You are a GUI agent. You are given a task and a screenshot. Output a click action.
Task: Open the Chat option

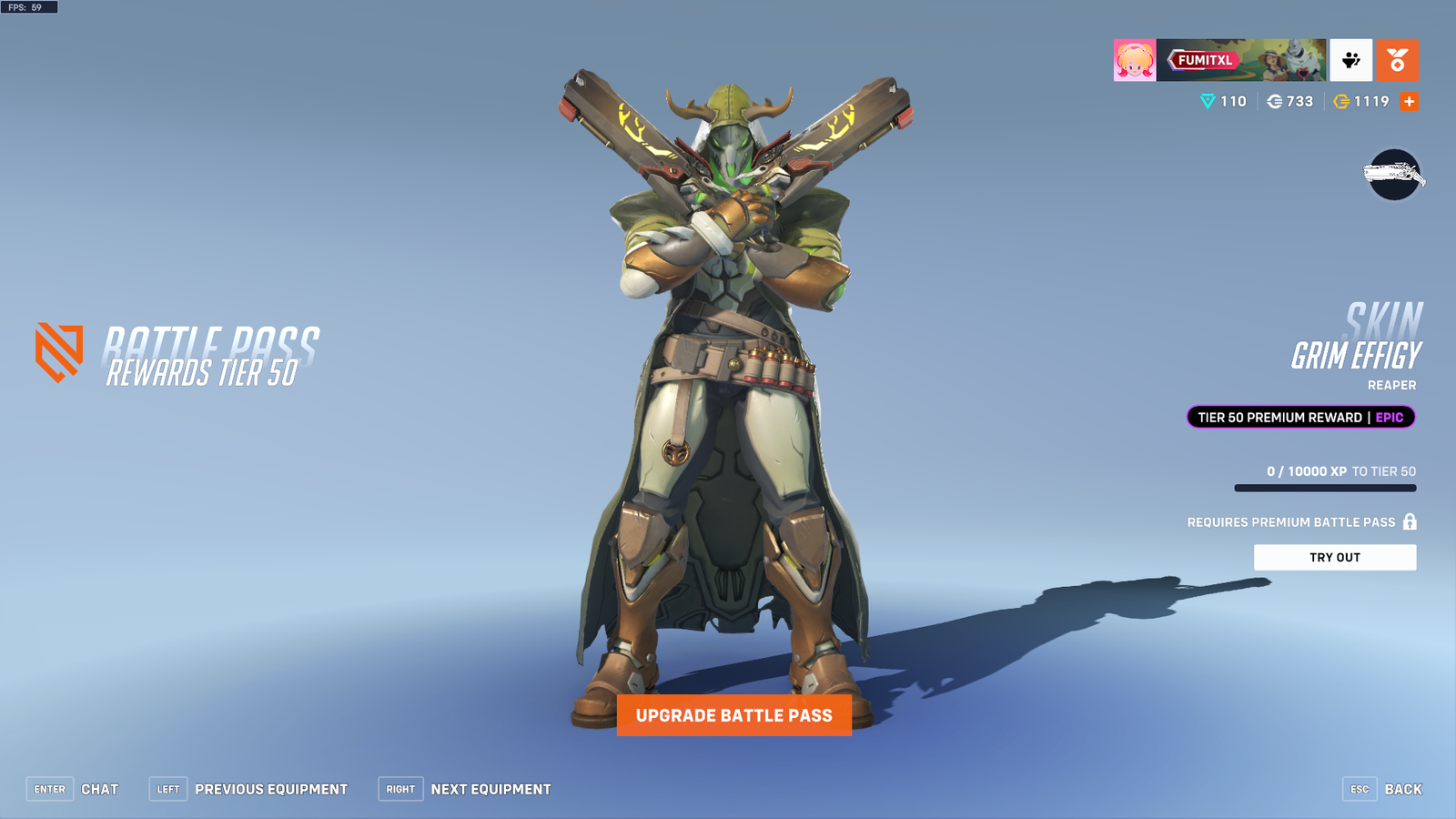[x=102, y=789]
